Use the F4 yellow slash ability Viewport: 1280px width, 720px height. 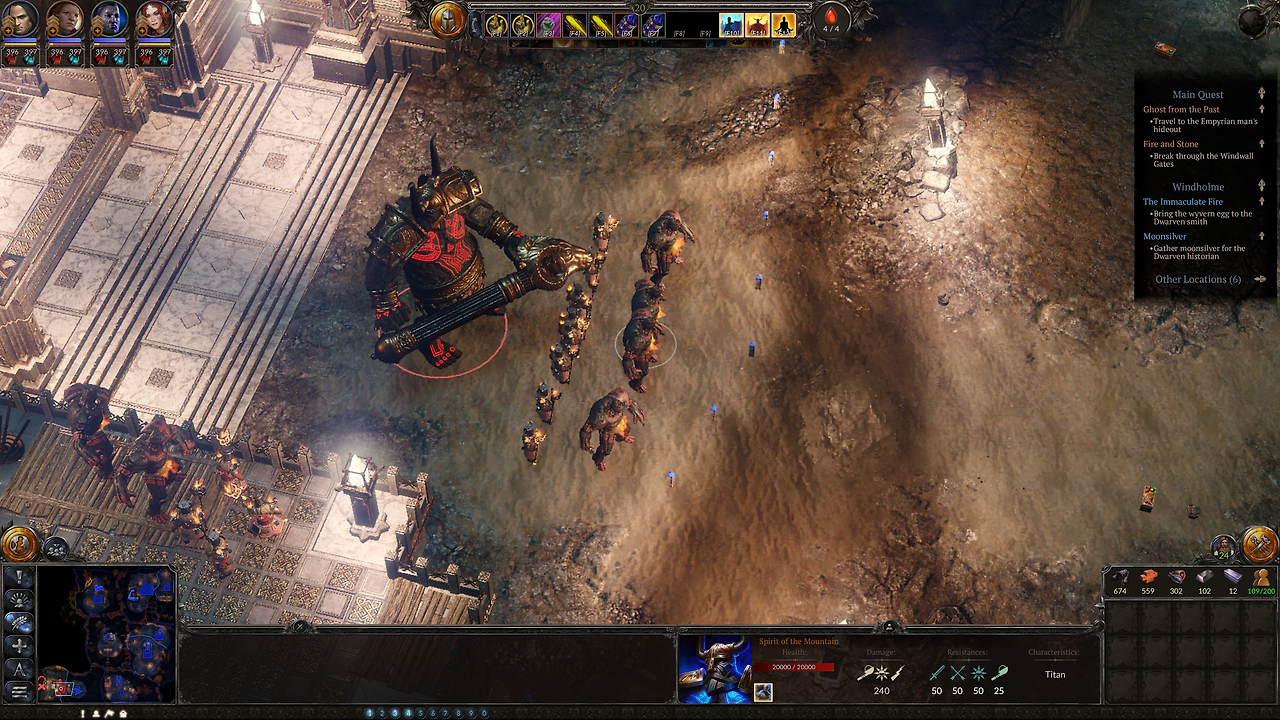pyautogui.click(x=574, y=24)
